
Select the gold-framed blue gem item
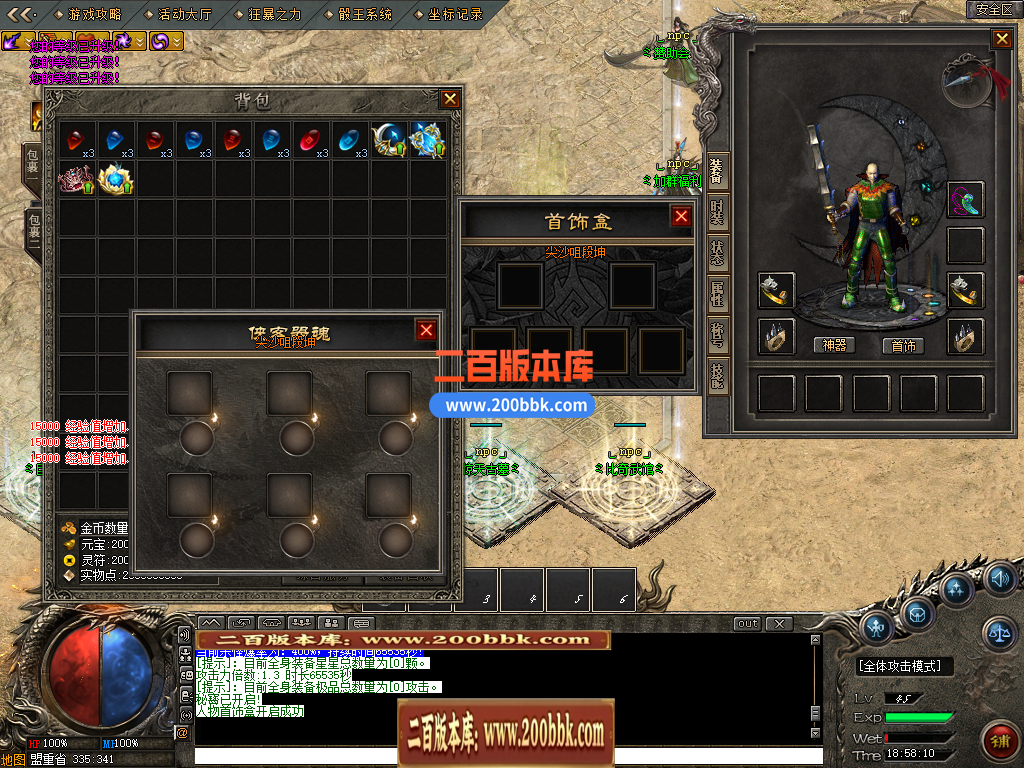pos(116,178)
